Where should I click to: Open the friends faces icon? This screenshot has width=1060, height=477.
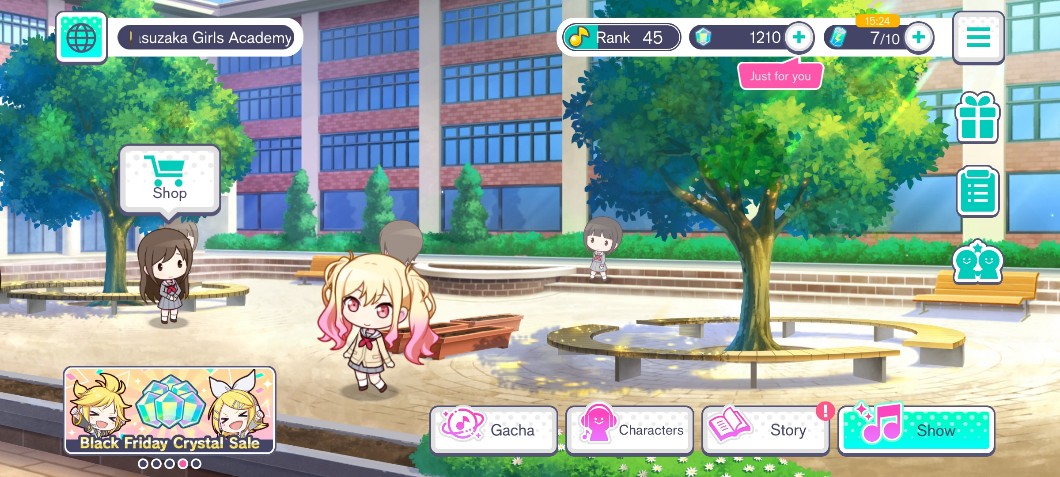(x=977, y=263)
